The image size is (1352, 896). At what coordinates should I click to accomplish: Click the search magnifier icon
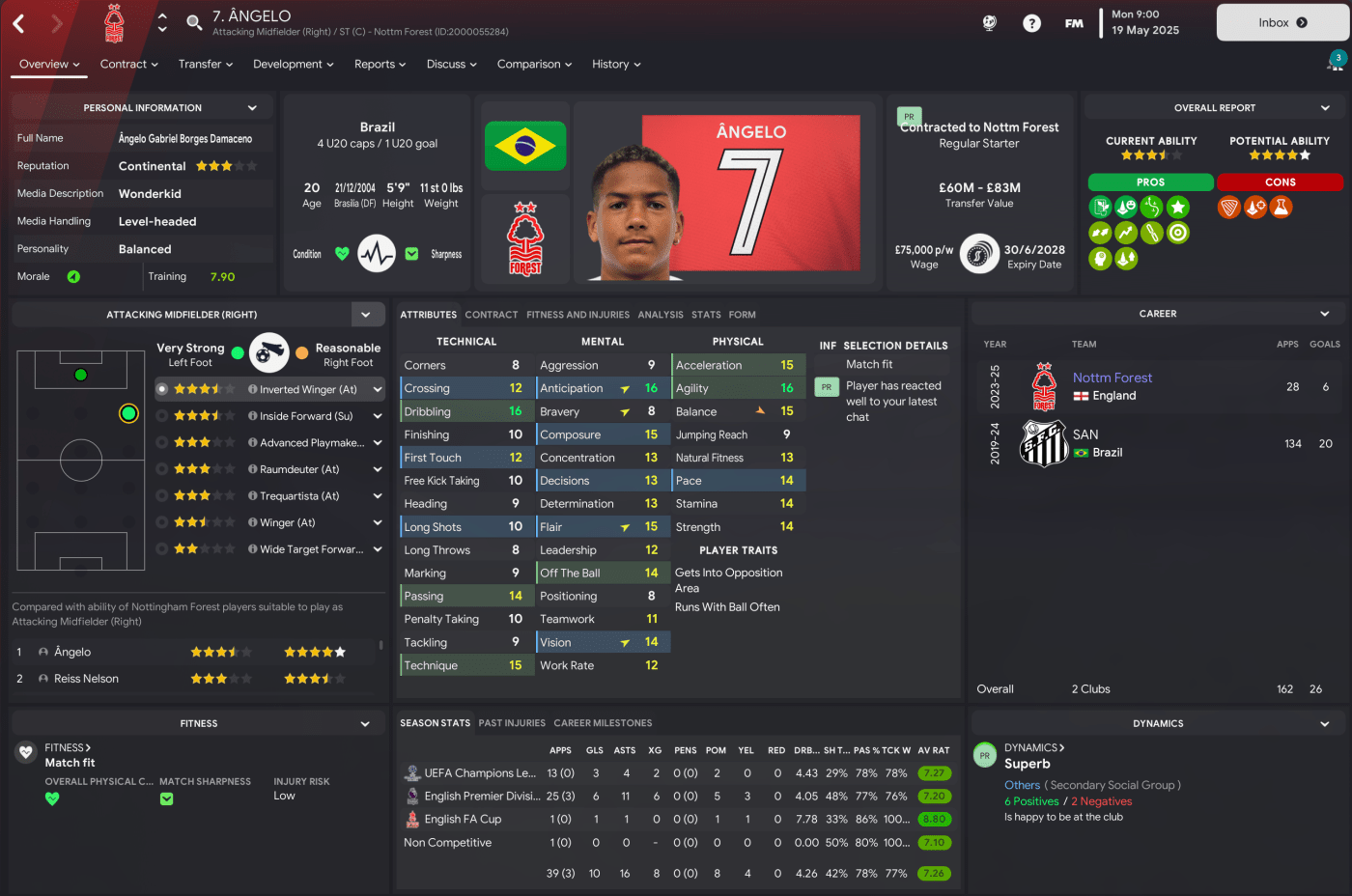click(x=194, y=21)
